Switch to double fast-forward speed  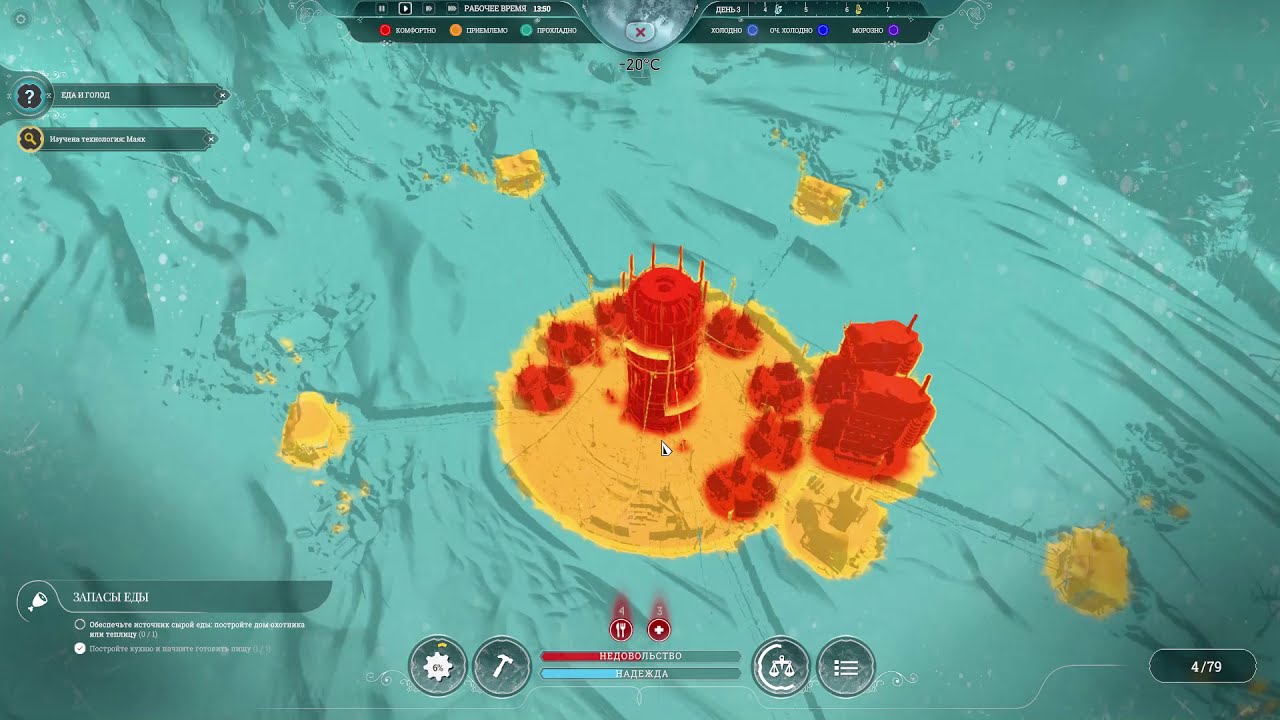coord(429,8)
